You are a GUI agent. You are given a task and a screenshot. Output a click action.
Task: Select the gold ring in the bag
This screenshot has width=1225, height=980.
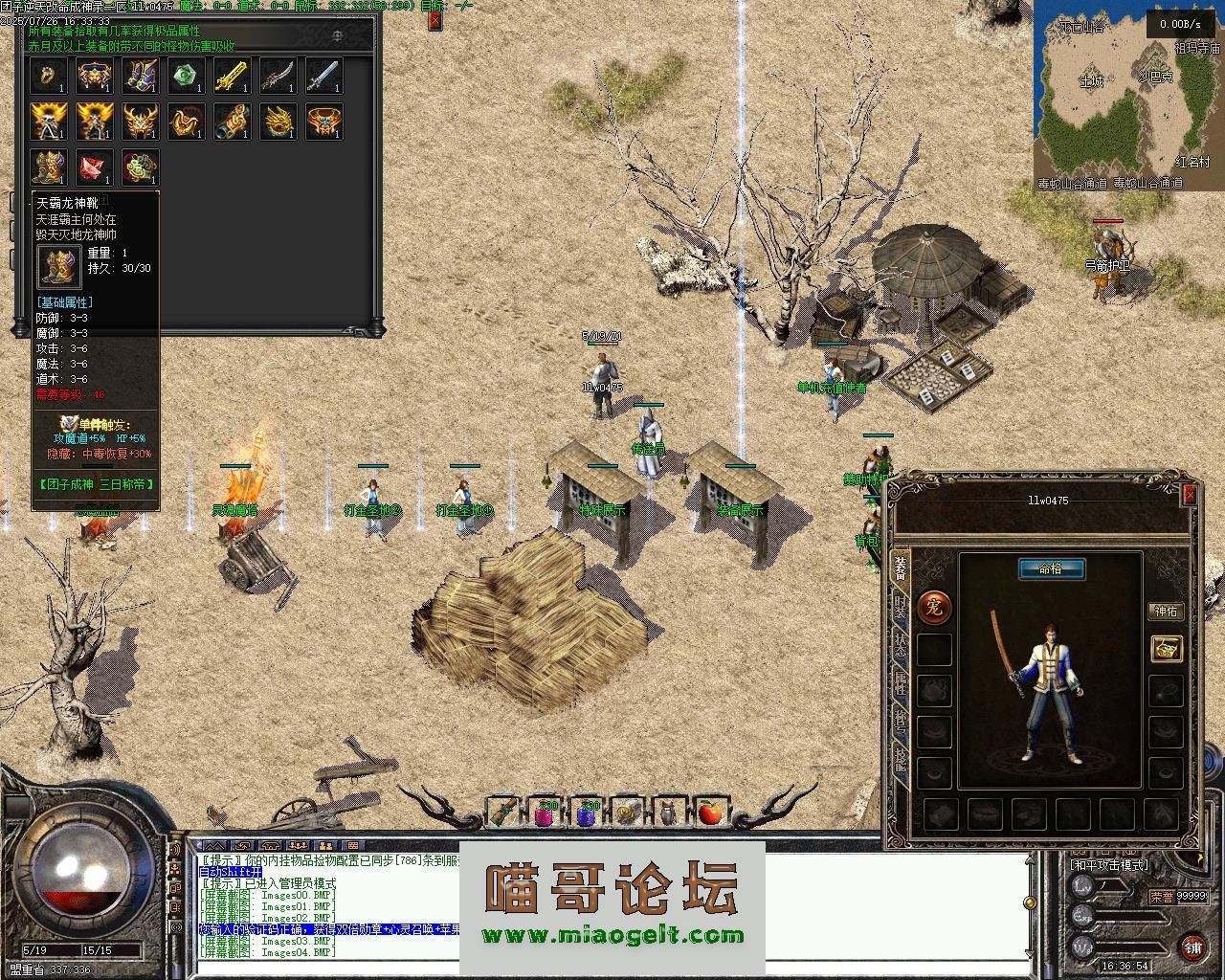coord(48,76)
